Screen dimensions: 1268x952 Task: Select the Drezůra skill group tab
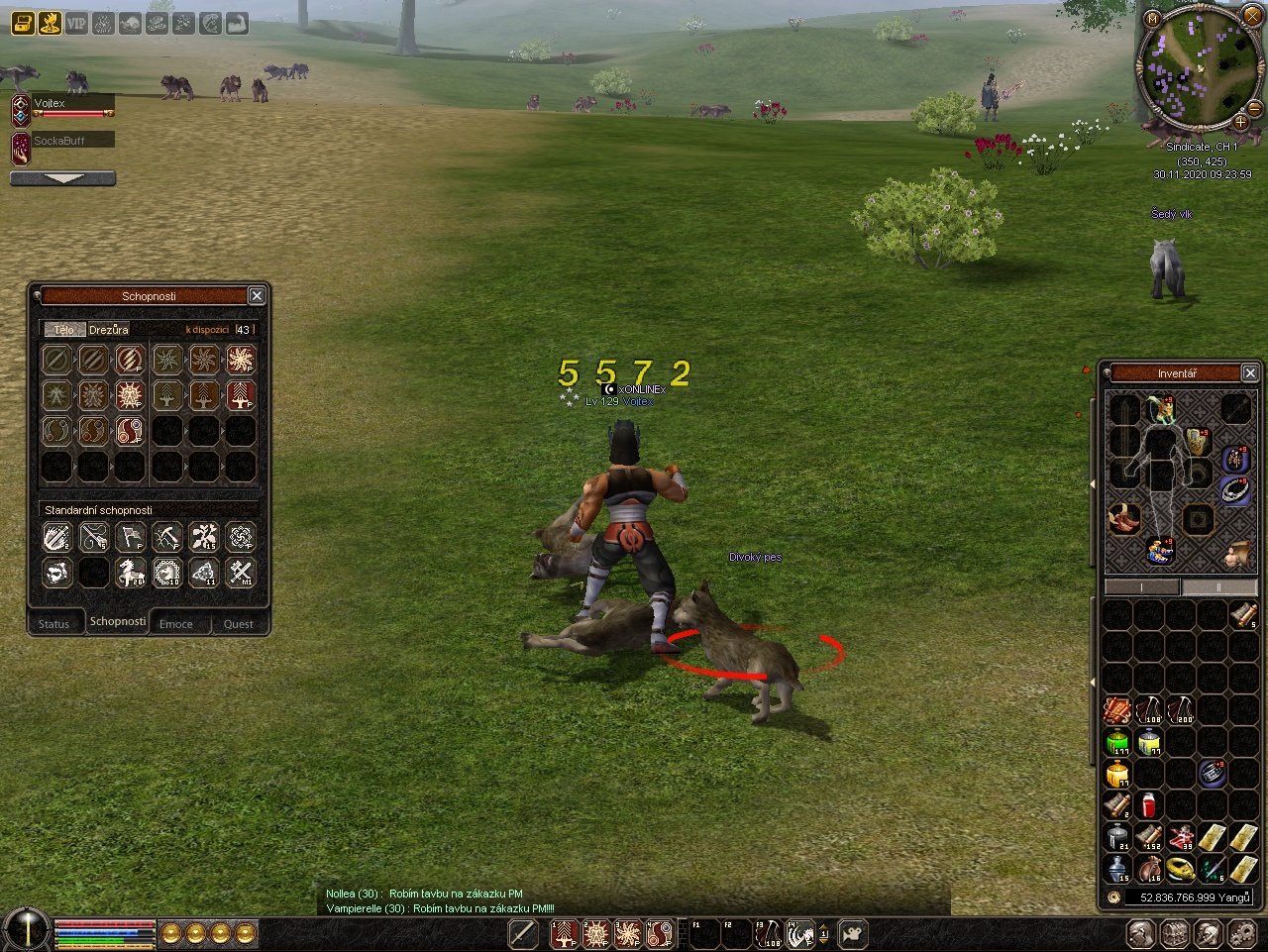(x=109, y=330)
